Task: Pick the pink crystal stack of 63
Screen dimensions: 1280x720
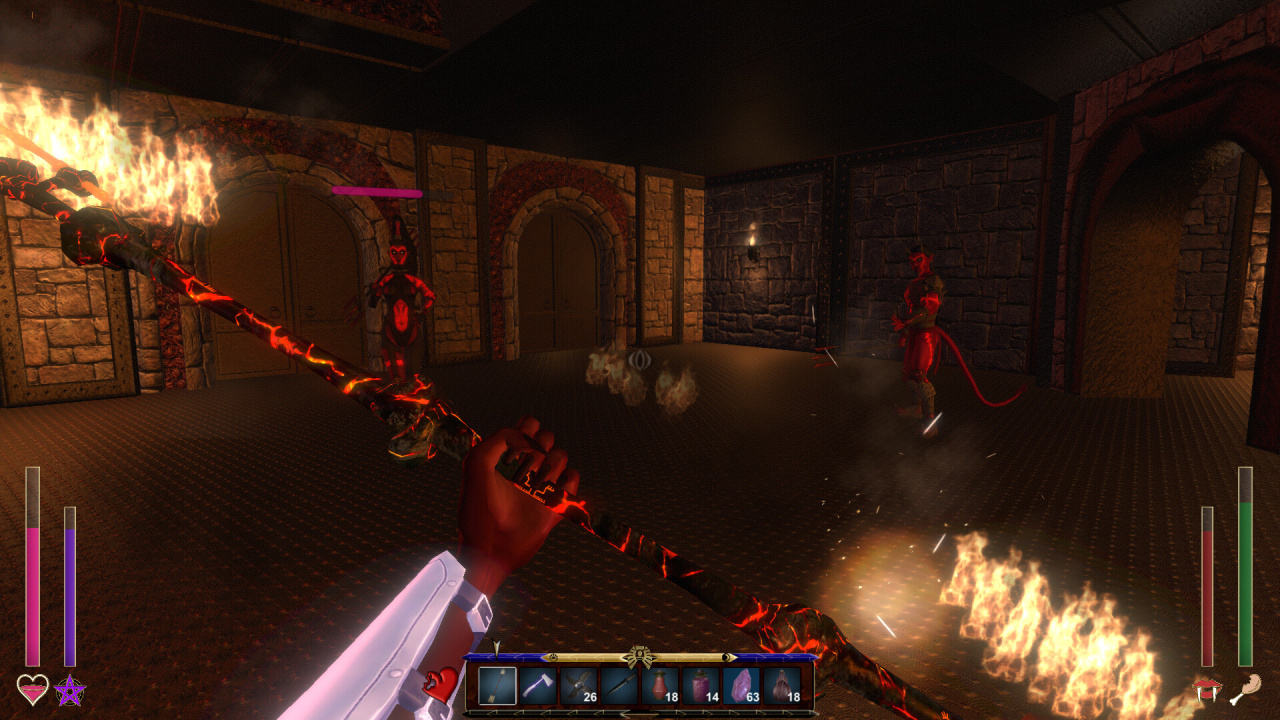Action: pyautogui.click(x=742, y=686)
